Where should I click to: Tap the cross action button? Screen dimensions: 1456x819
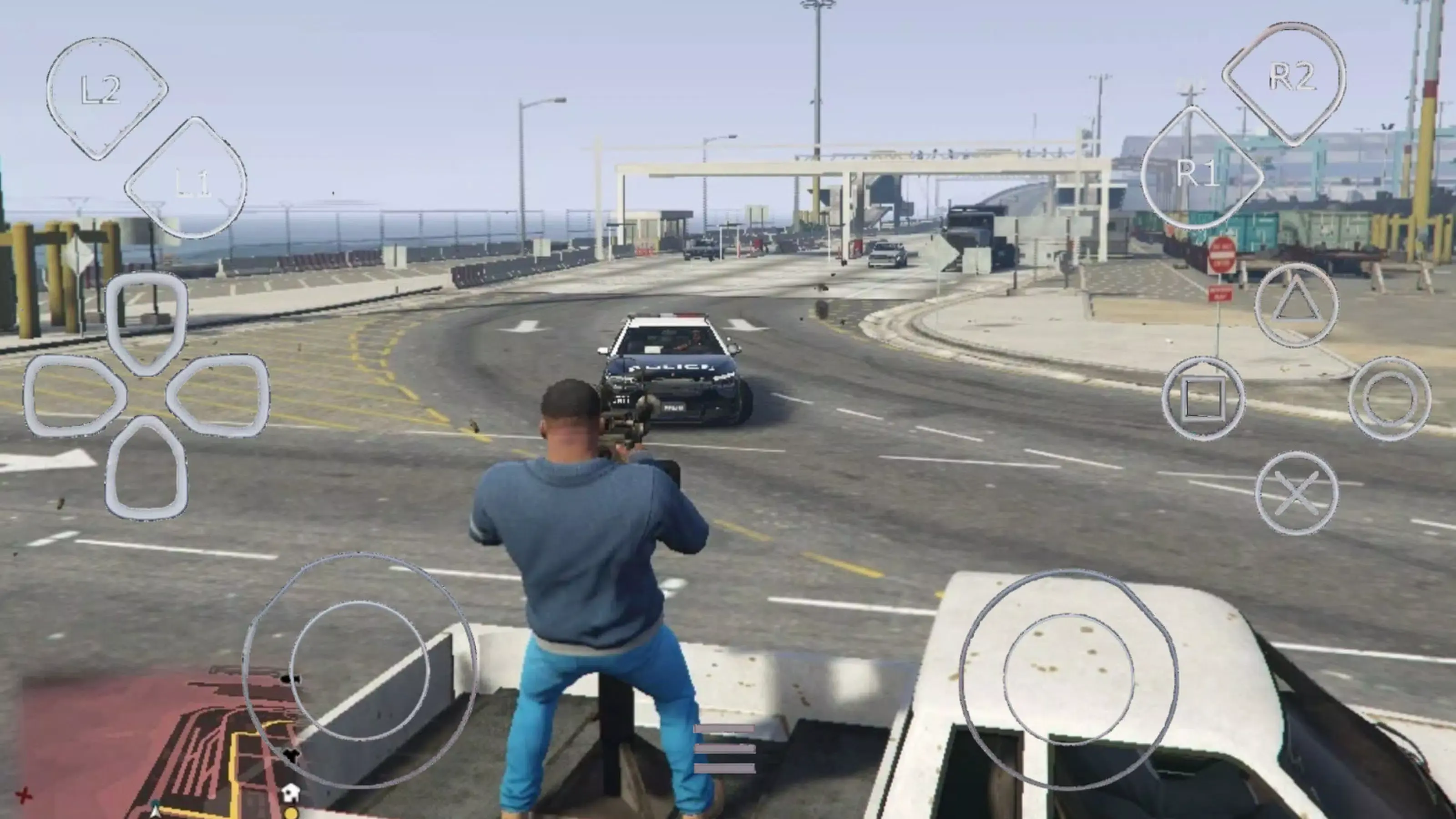pos(1296,493)
